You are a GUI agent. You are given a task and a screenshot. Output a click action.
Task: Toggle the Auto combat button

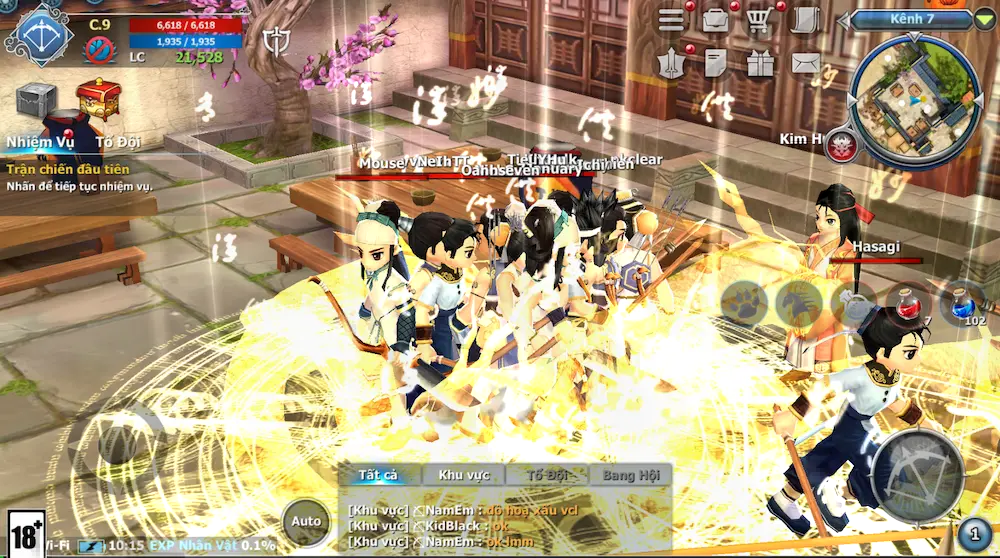pos(306,521)
